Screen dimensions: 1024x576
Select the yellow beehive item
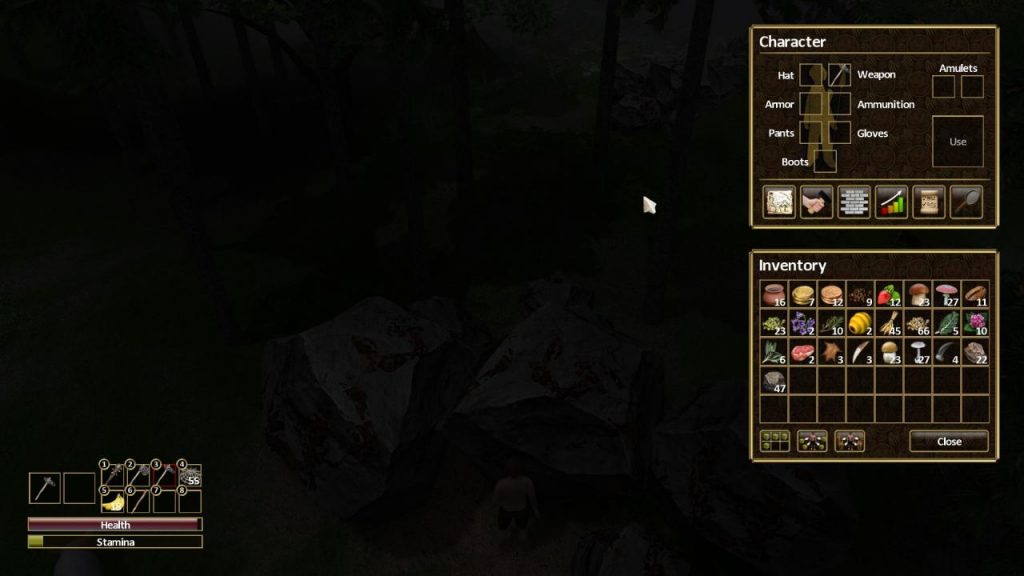point(860,323)
